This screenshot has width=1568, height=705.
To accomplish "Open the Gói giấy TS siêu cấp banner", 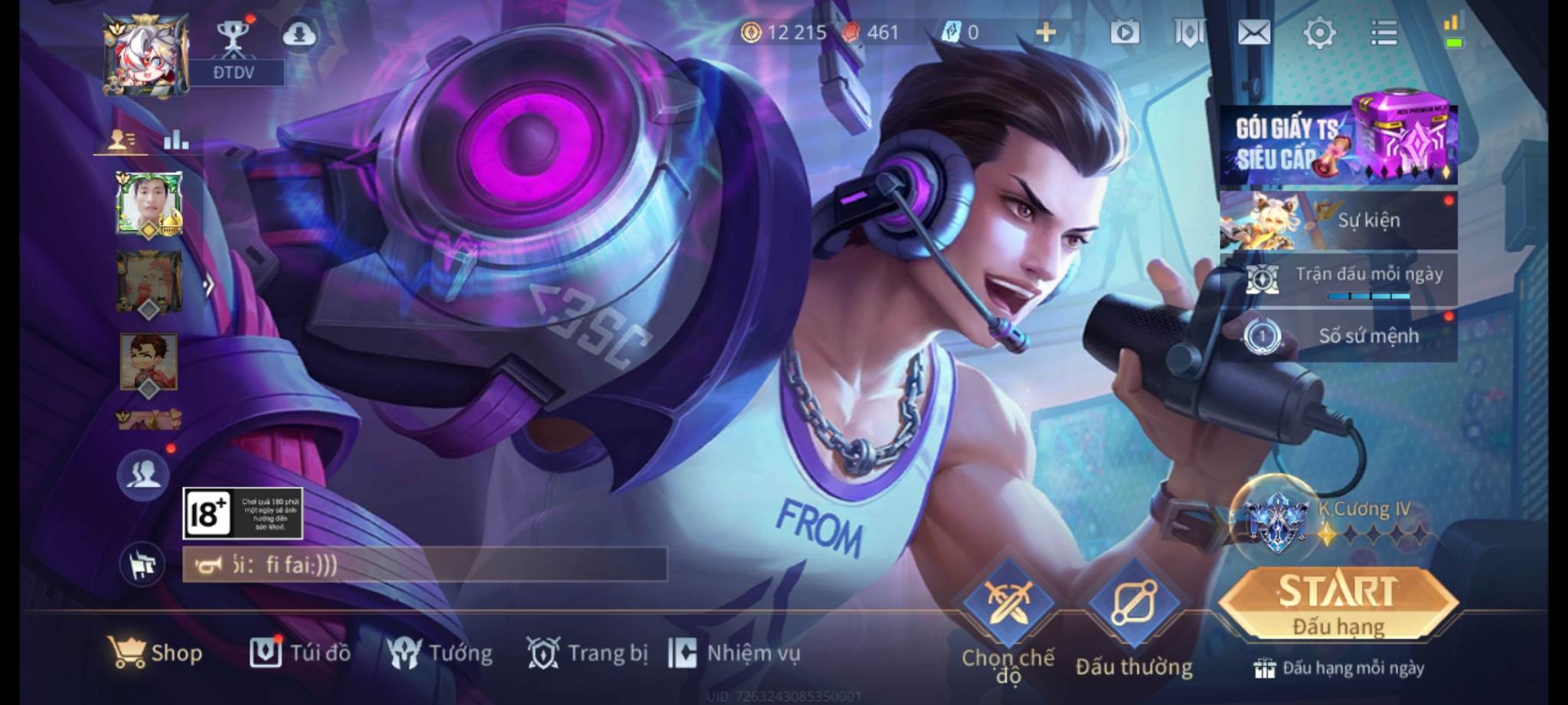I will [x=1338, y=144].
